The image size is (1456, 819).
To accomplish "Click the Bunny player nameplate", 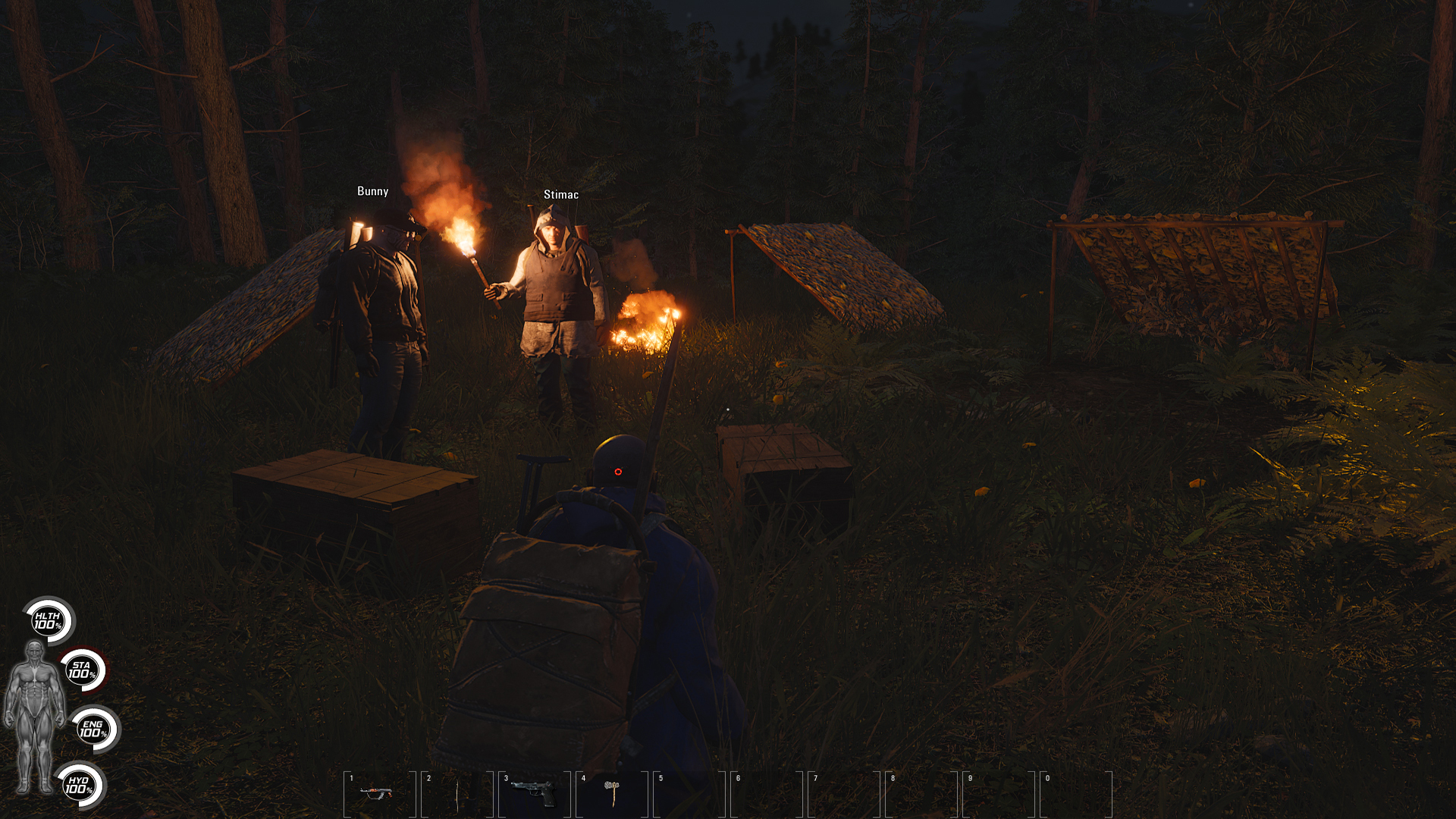I will [x=372, y=191].
